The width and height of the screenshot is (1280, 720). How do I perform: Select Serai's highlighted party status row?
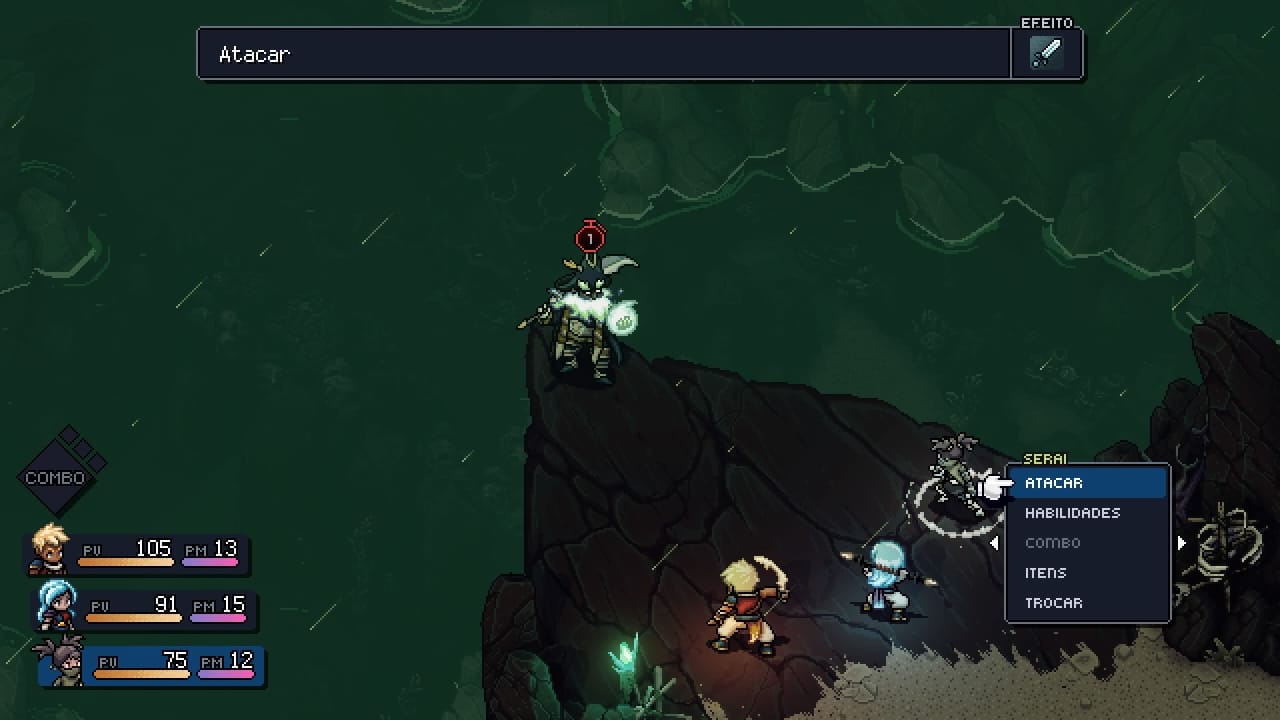coord(150,665)
